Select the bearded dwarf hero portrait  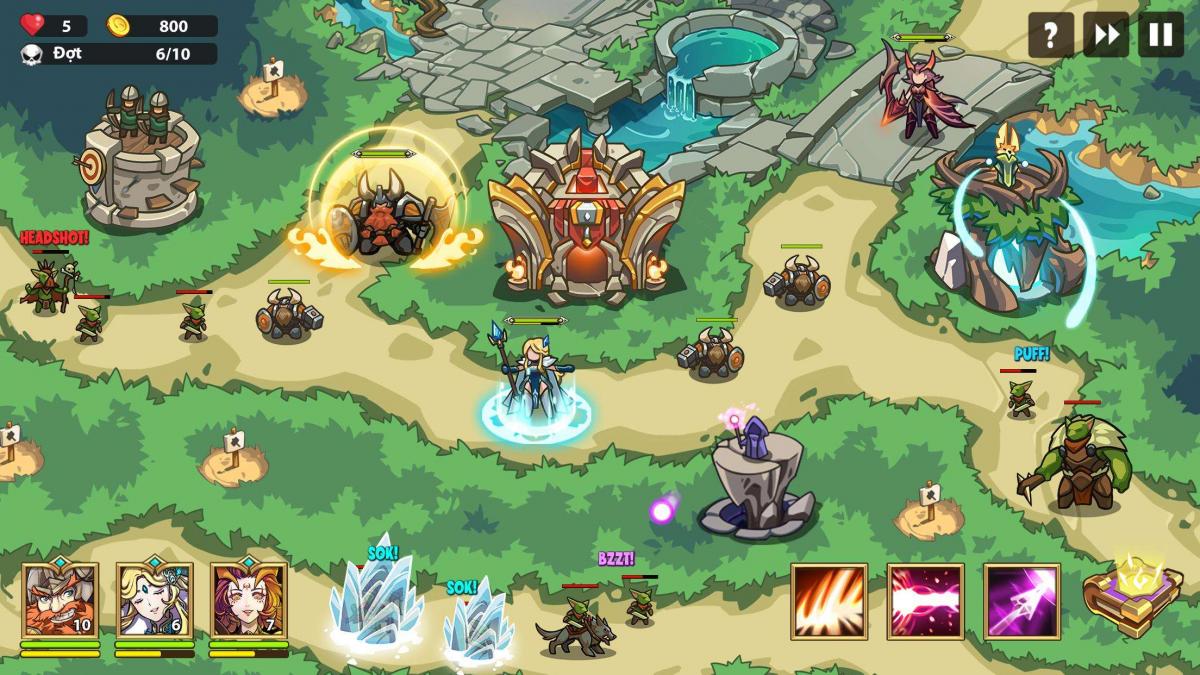[x=60, y=600]
